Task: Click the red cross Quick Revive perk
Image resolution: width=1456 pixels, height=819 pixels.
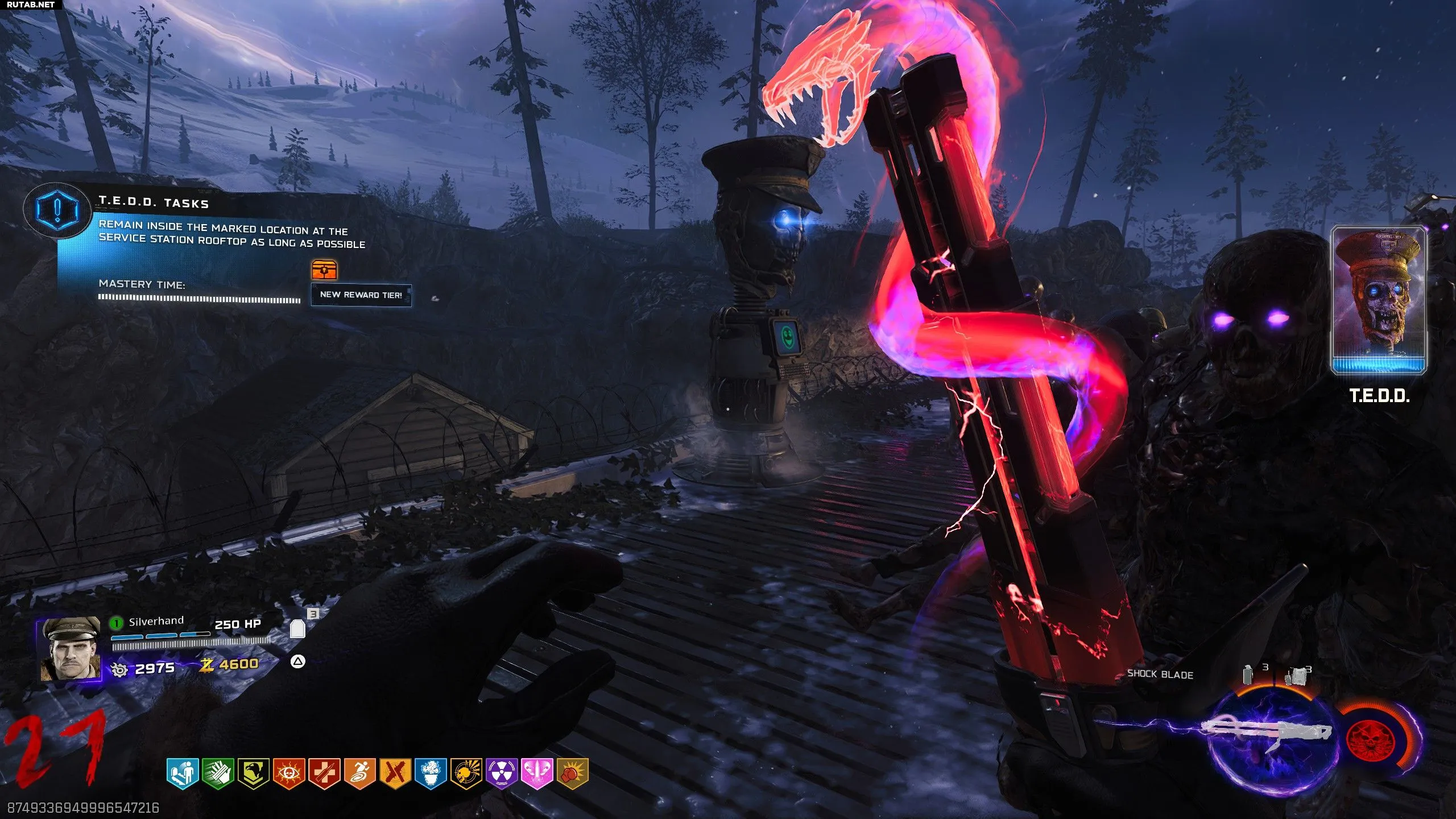Action: coord(324,773)
